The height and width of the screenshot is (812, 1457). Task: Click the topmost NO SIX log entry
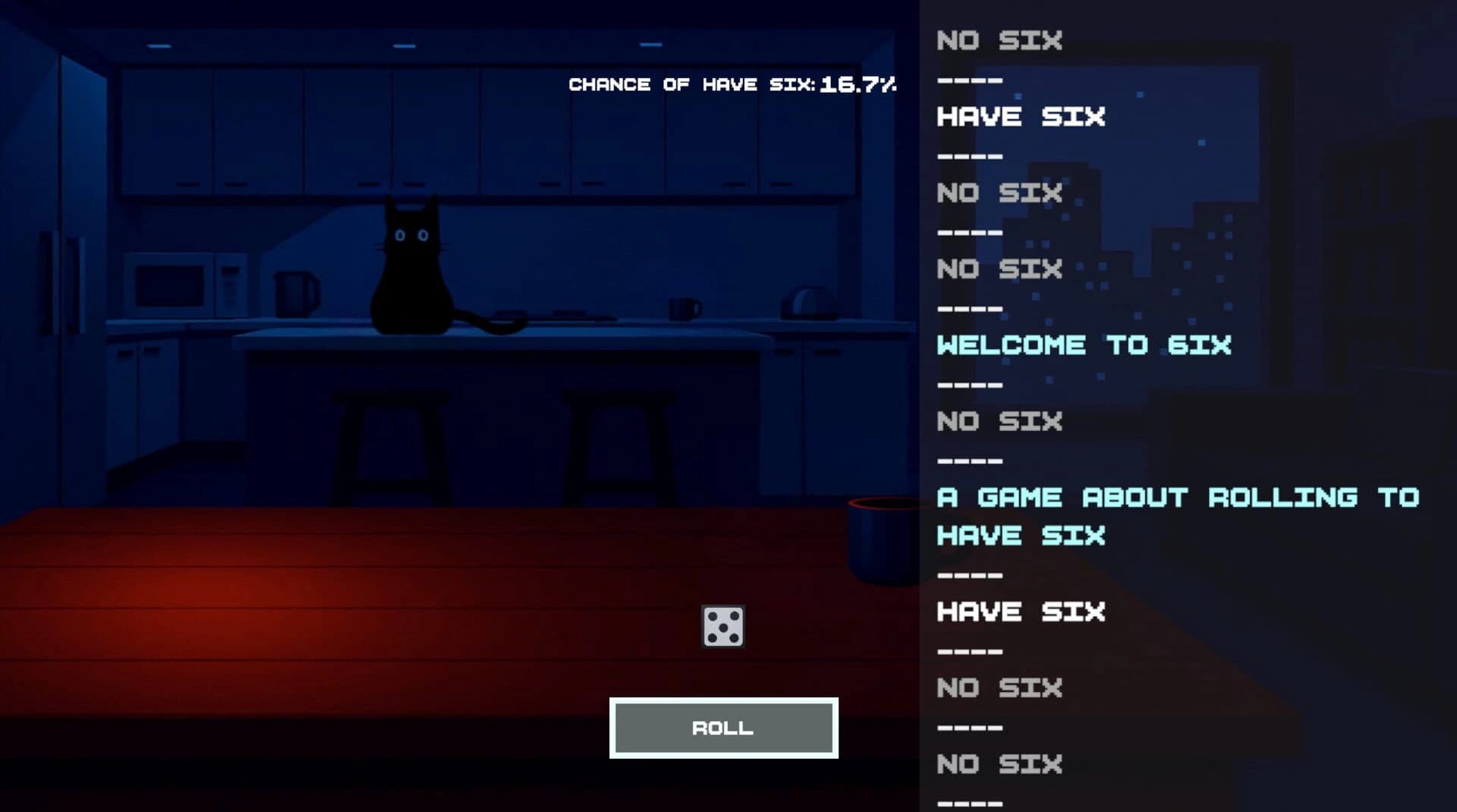[x=998, y=40]
